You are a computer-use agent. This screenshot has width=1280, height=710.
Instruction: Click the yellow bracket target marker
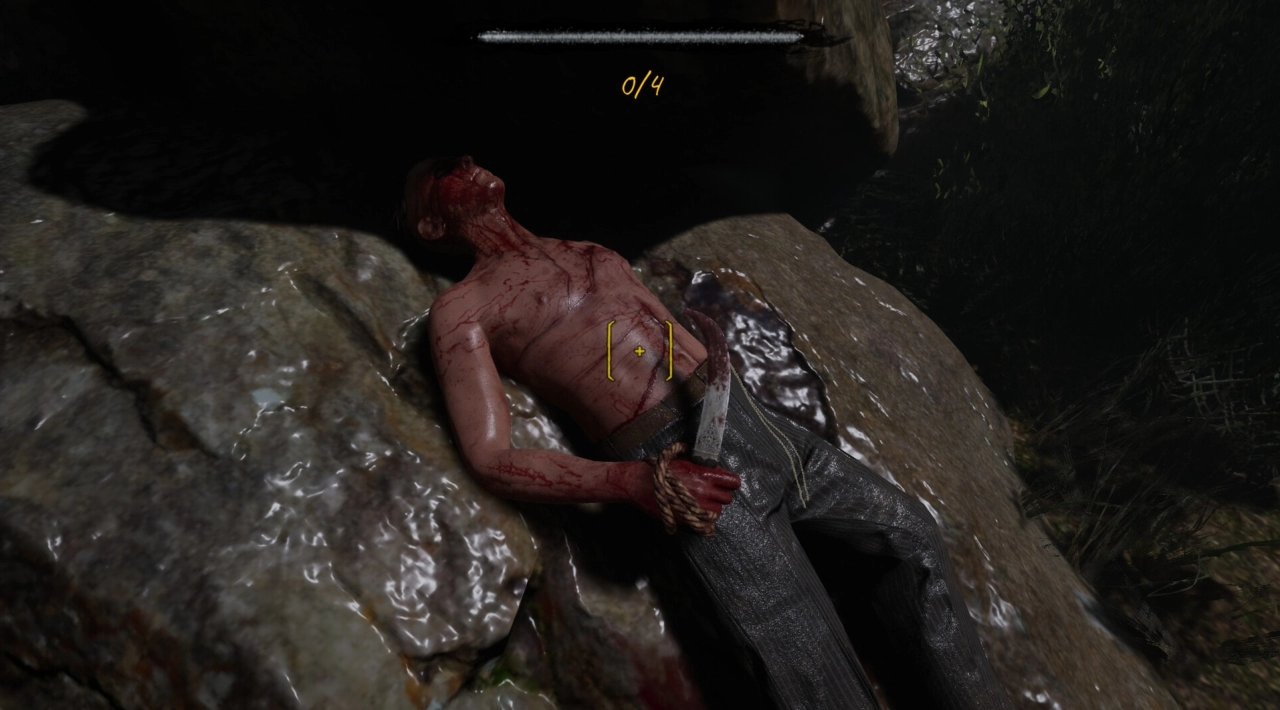coord(640,351)
